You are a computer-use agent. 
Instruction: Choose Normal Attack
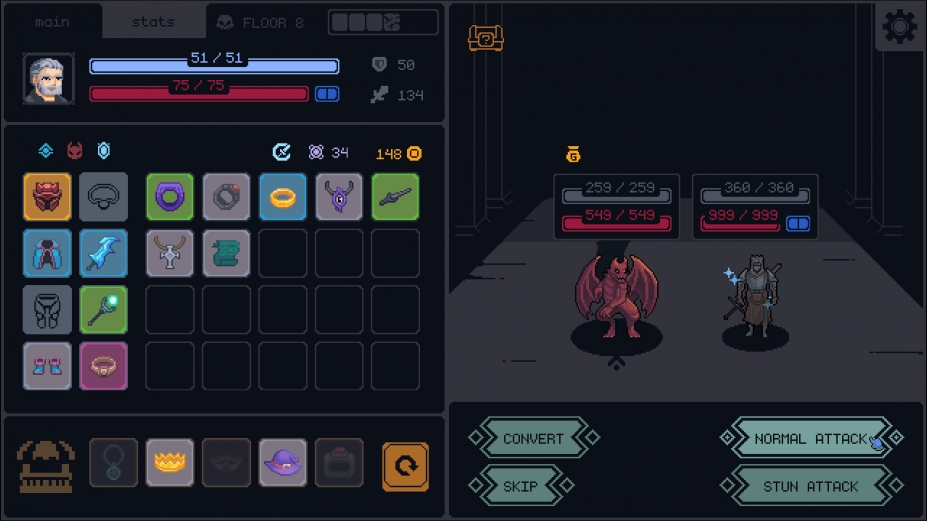coord(810,438)
